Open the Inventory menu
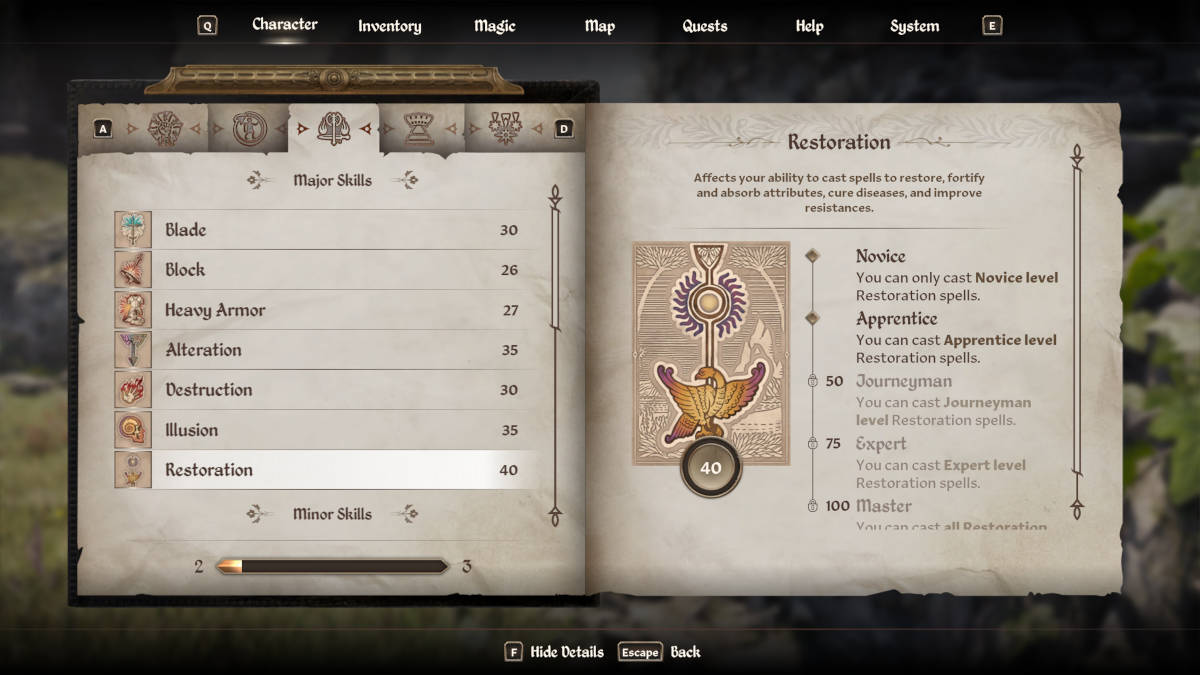1200x675 pixels. (x=389, y=26)
